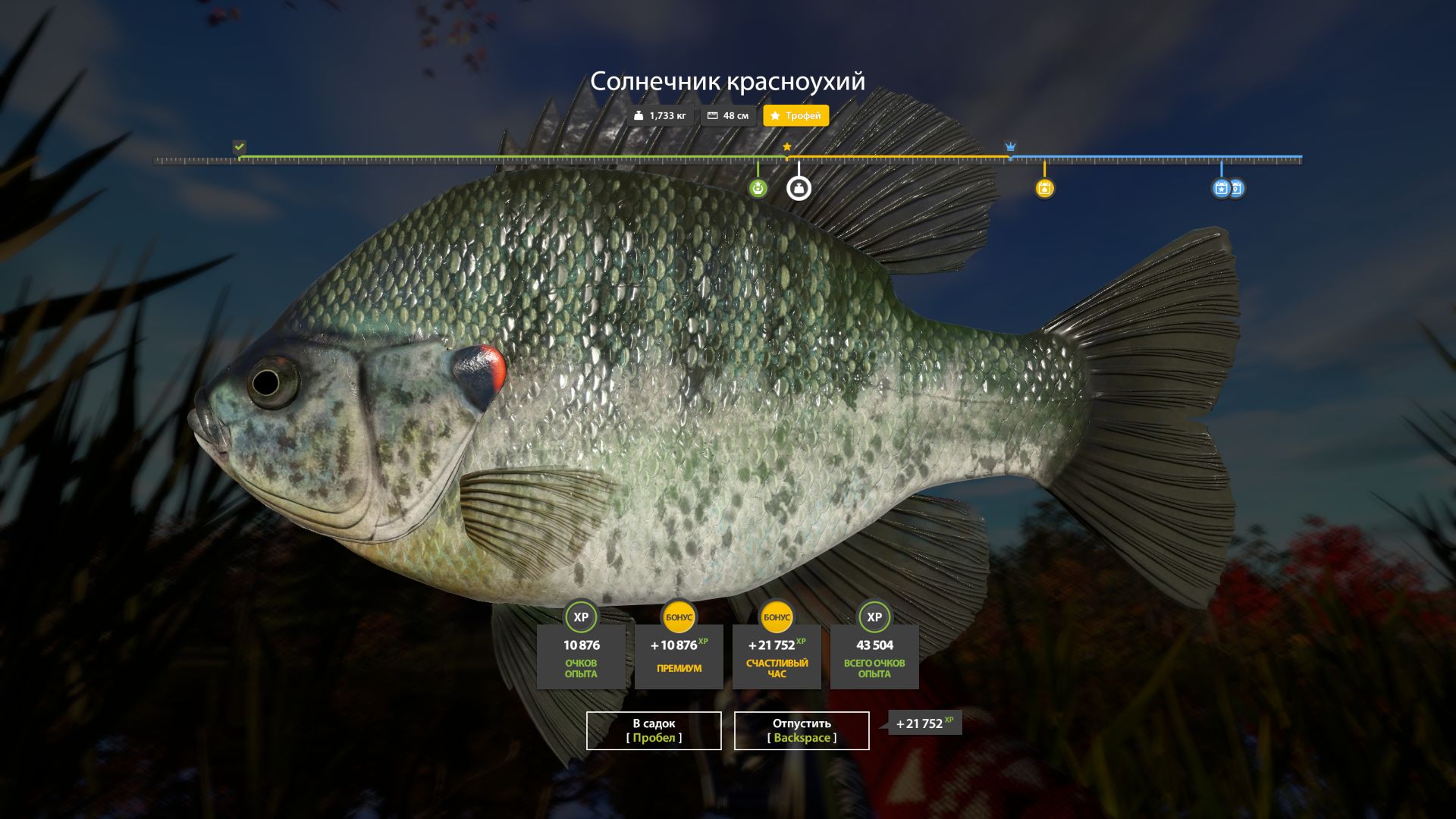1456x819 pixels.
Task: Click the green XP circle above 10 876
Action: coord(579,617)
